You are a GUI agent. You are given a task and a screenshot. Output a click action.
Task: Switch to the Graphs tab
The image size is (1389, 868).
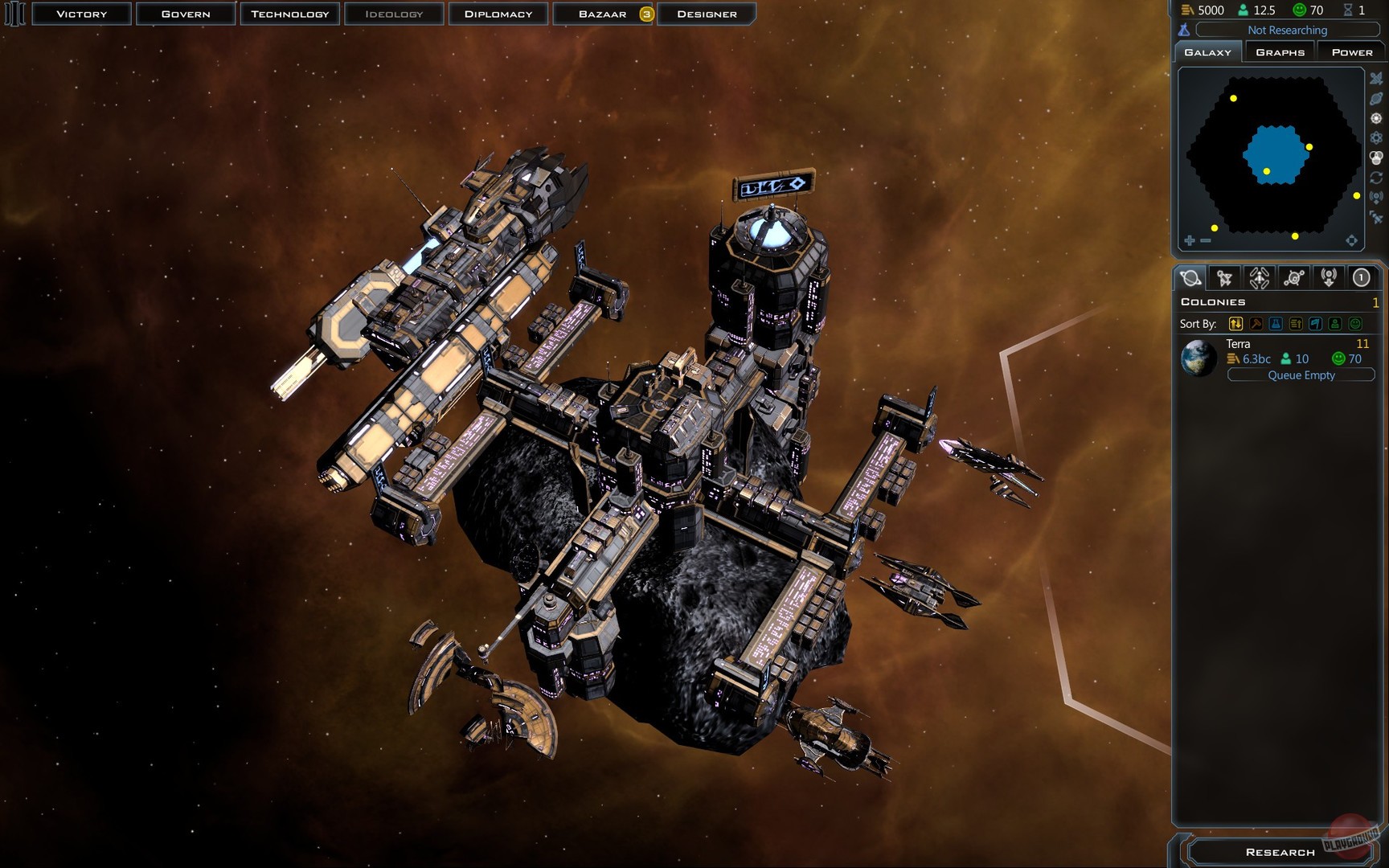coord(1280,52)
